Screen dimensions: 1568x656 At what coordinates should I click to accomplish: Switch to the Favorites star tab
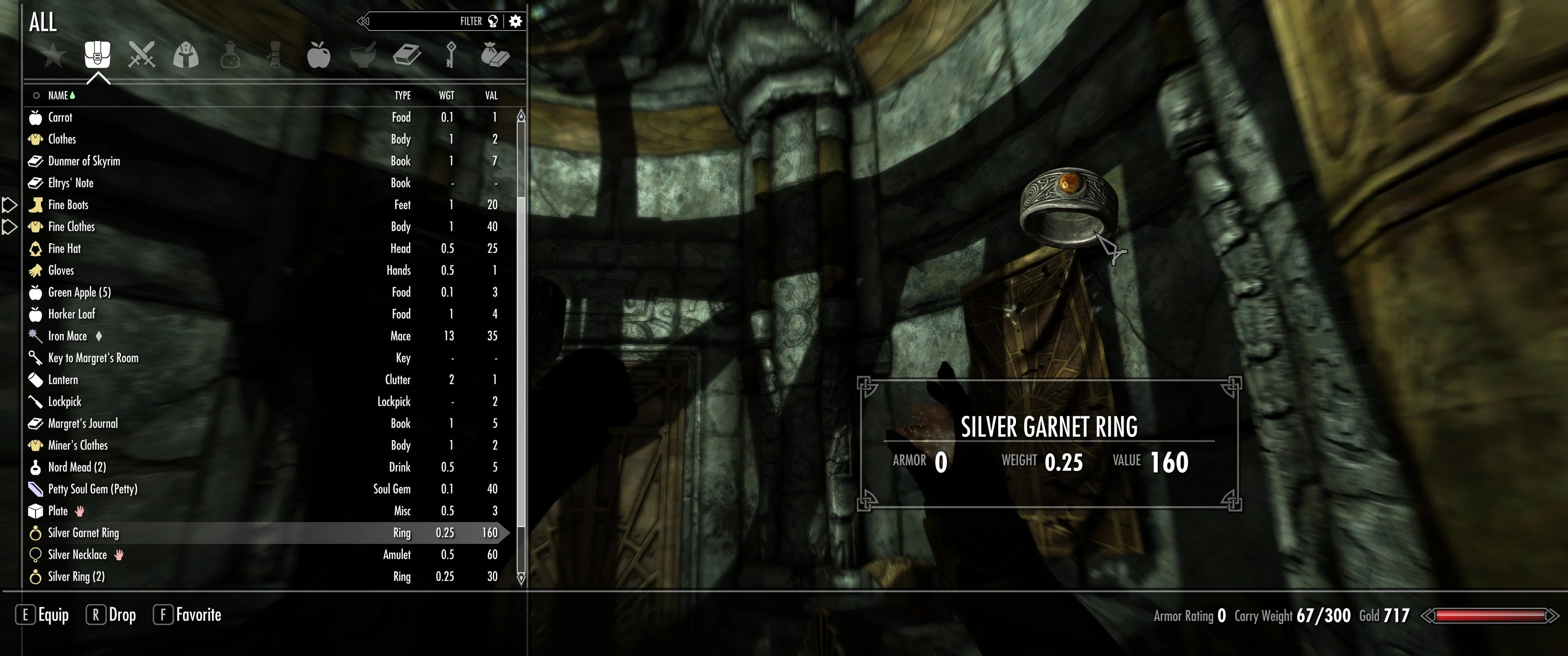[x=54, y=56]
